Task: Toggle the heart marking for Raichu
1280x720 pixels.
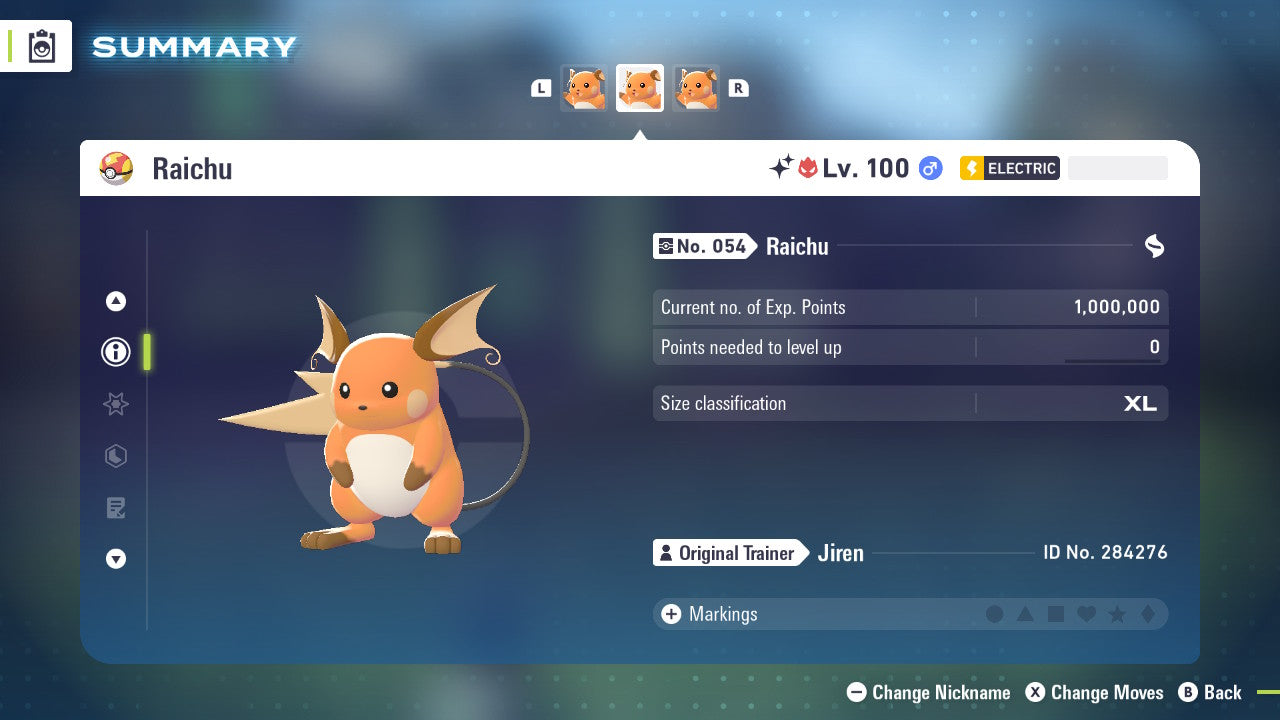Action: (1085, 614)
